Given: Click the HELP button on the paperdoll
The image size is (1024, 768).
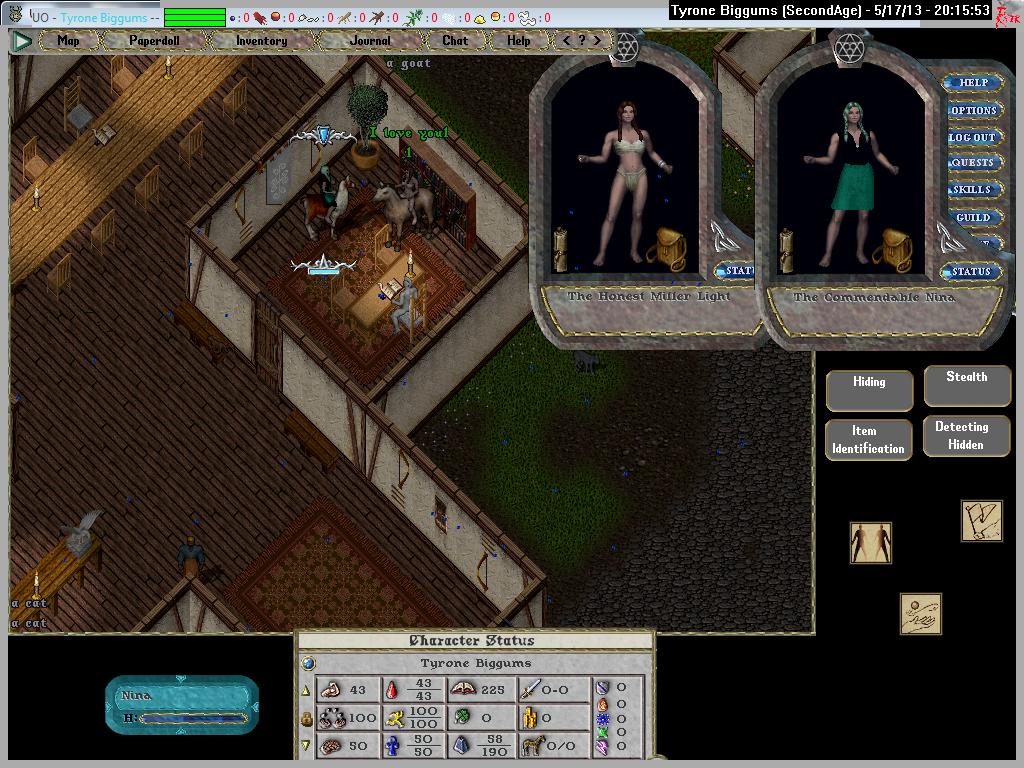Looking at the screenshot, I should (x=973, y=83).
